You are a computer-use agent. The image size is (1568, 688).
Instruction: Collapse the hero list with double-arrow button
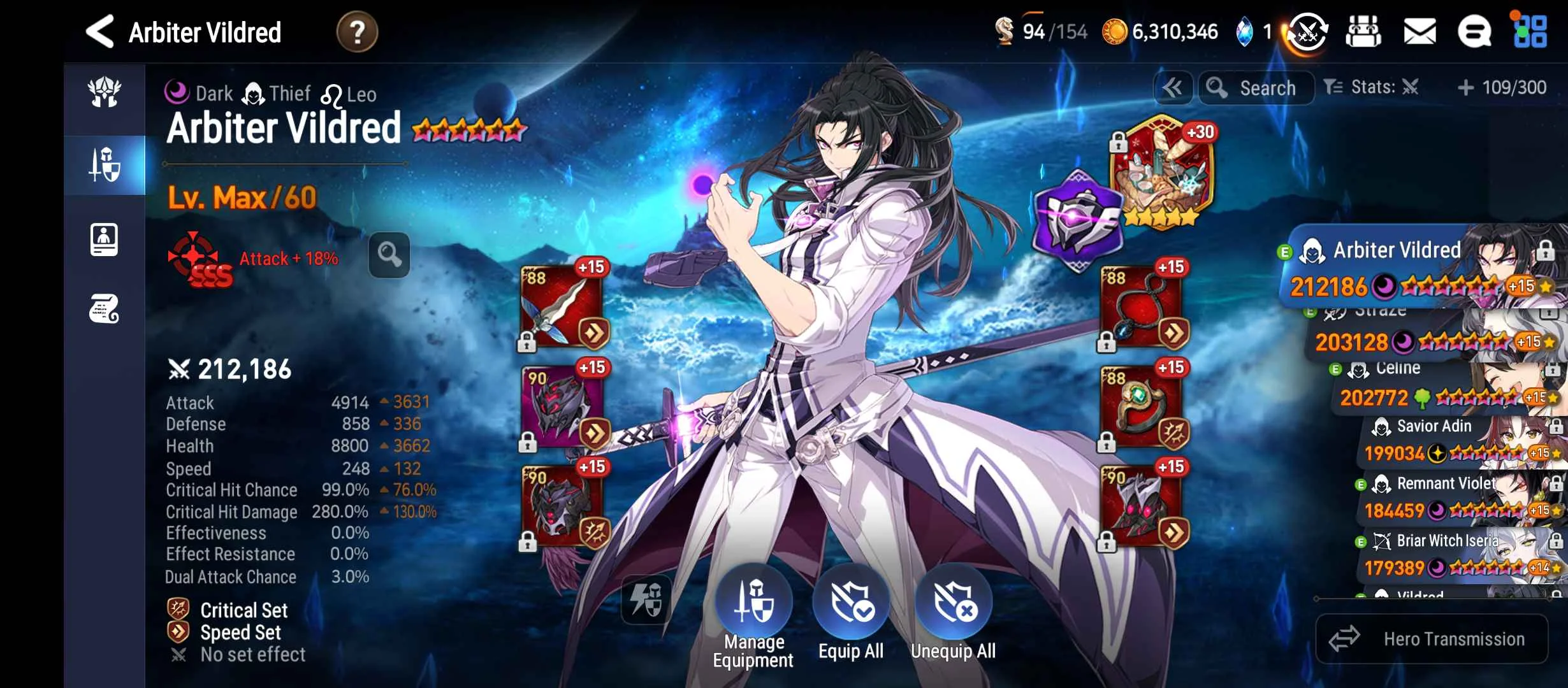[1173, 88]
